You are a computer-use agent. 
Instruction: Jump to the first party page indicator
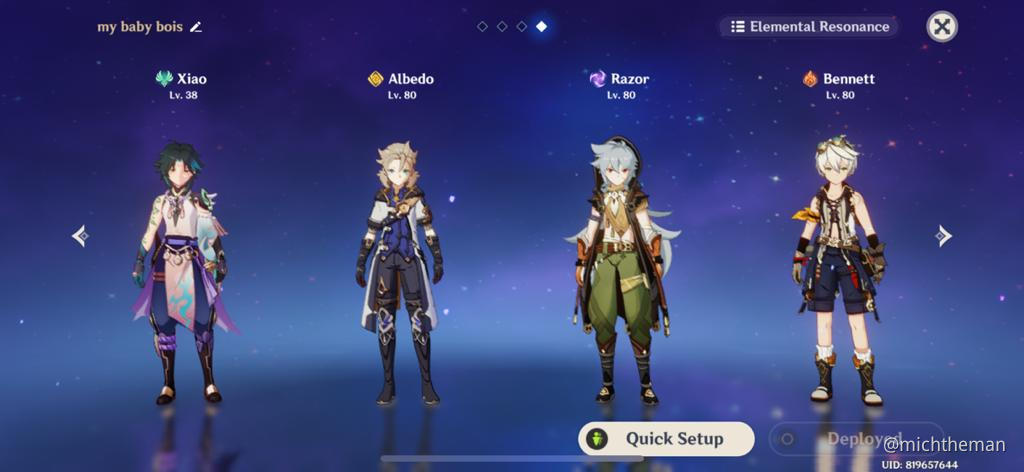482,26
